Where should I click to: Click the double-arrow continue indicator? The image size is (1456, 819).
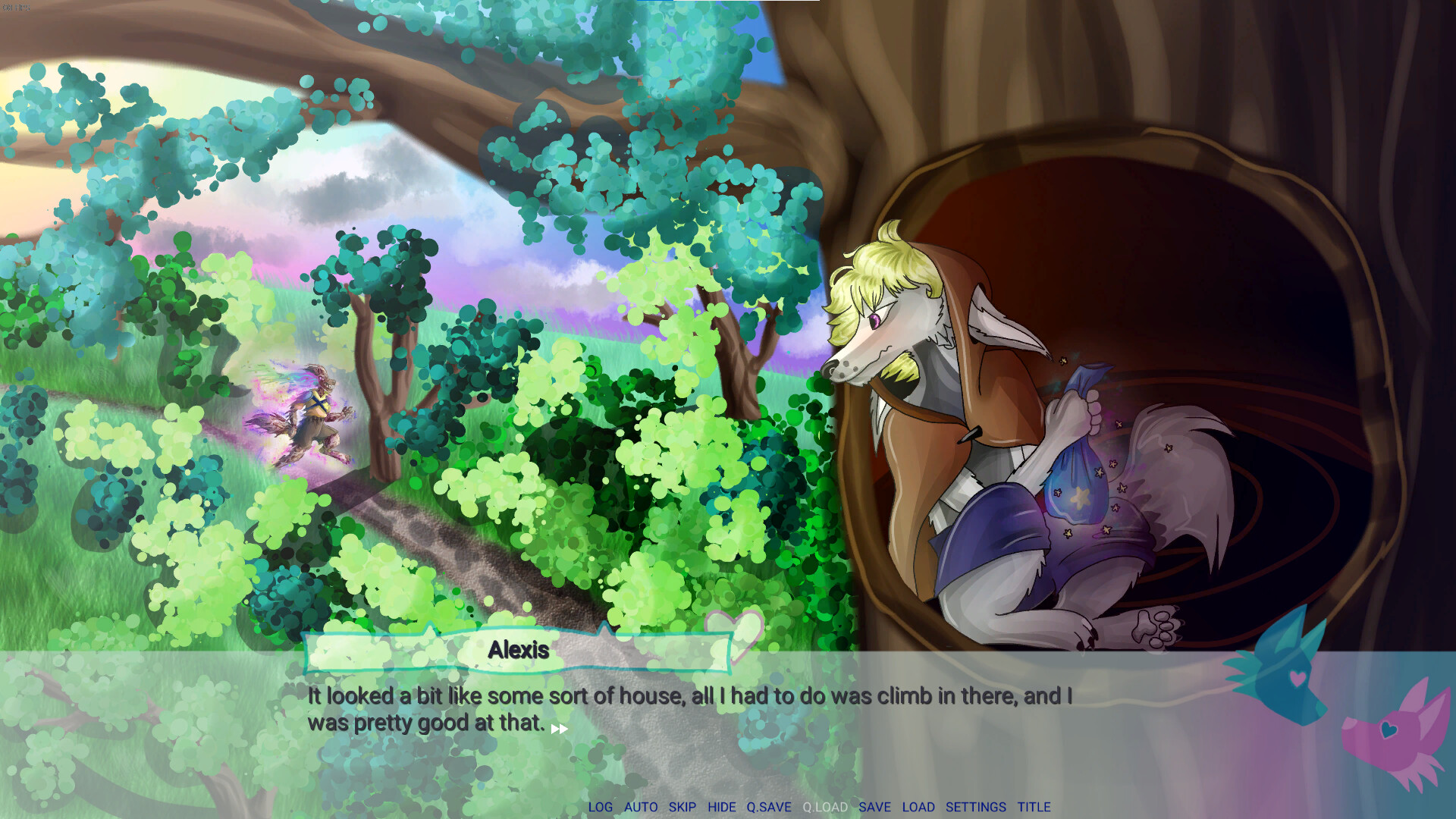[559, 728]
